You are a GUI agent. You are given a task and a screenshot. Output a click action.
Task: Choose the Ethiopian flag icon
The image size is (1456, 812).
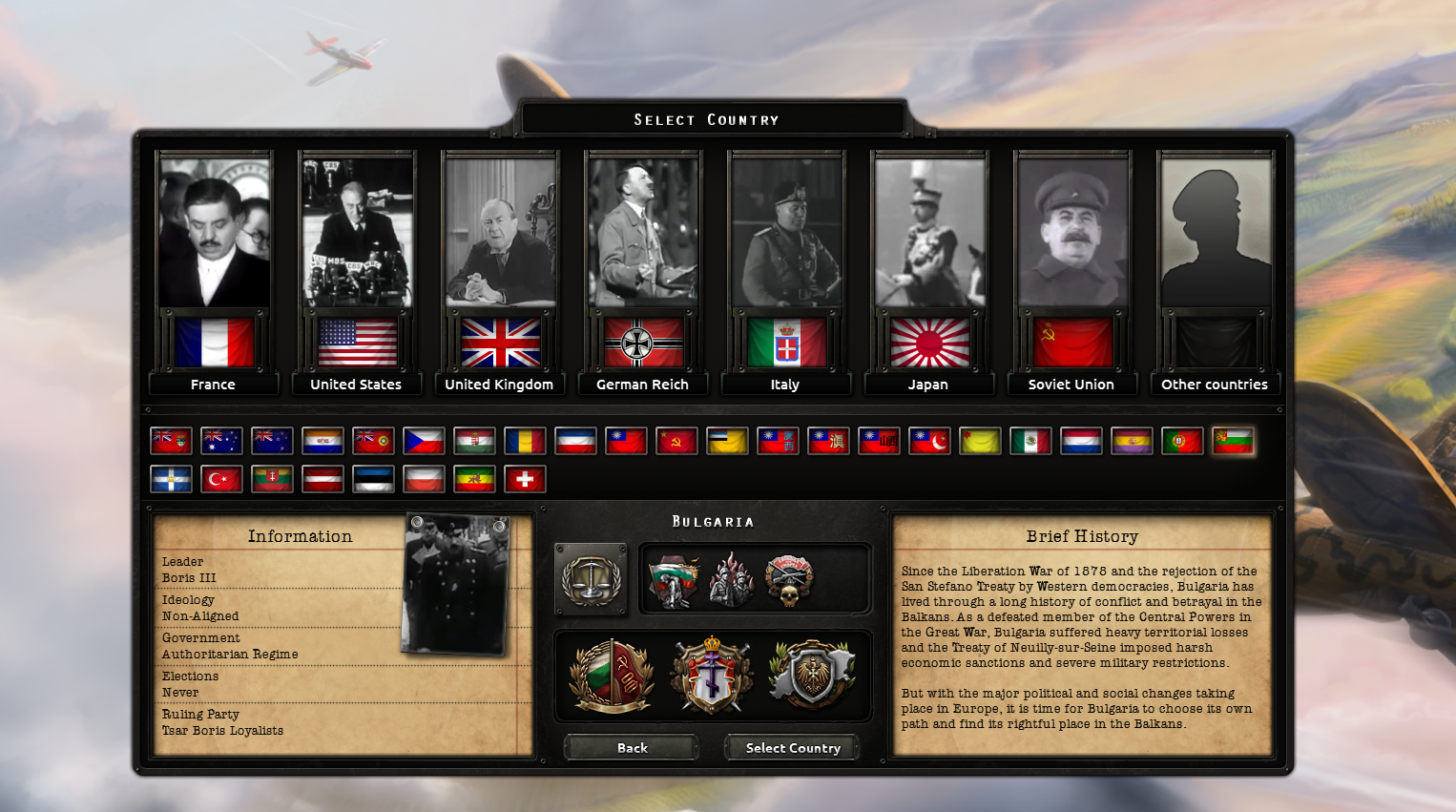(474, 478)
